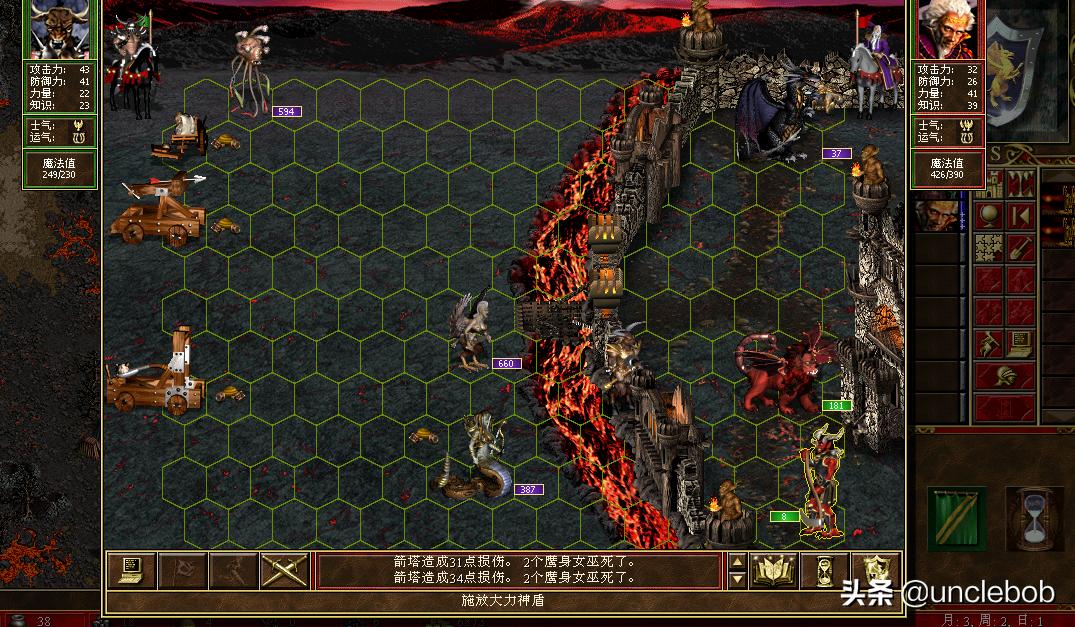Choose the hourglass wait button in the combat bar
1075x627 pixels.
pos(824,570)
